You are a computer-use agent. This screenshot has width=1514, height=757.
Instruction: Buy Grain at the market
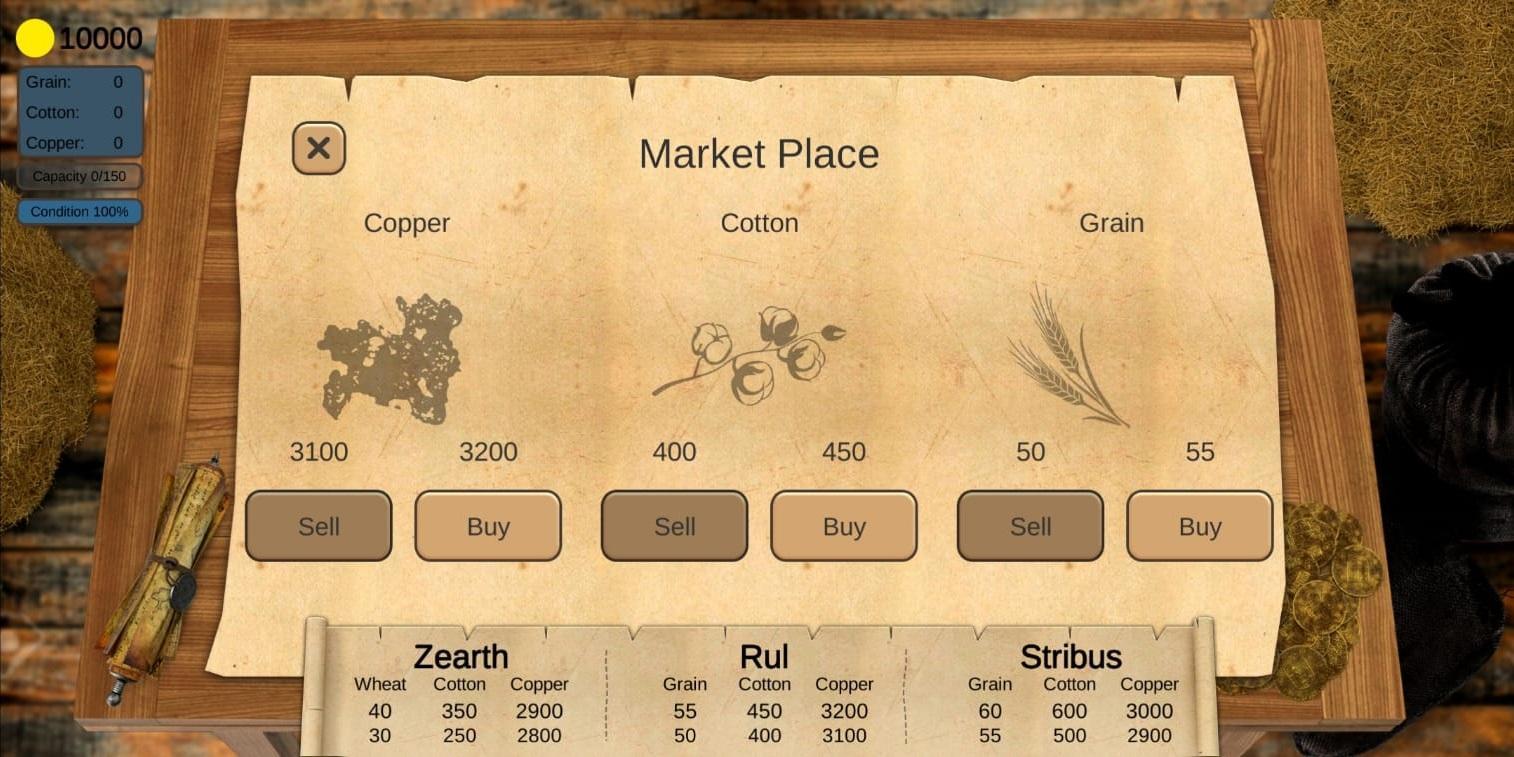pyautogui.click(x=1199, y=525)
